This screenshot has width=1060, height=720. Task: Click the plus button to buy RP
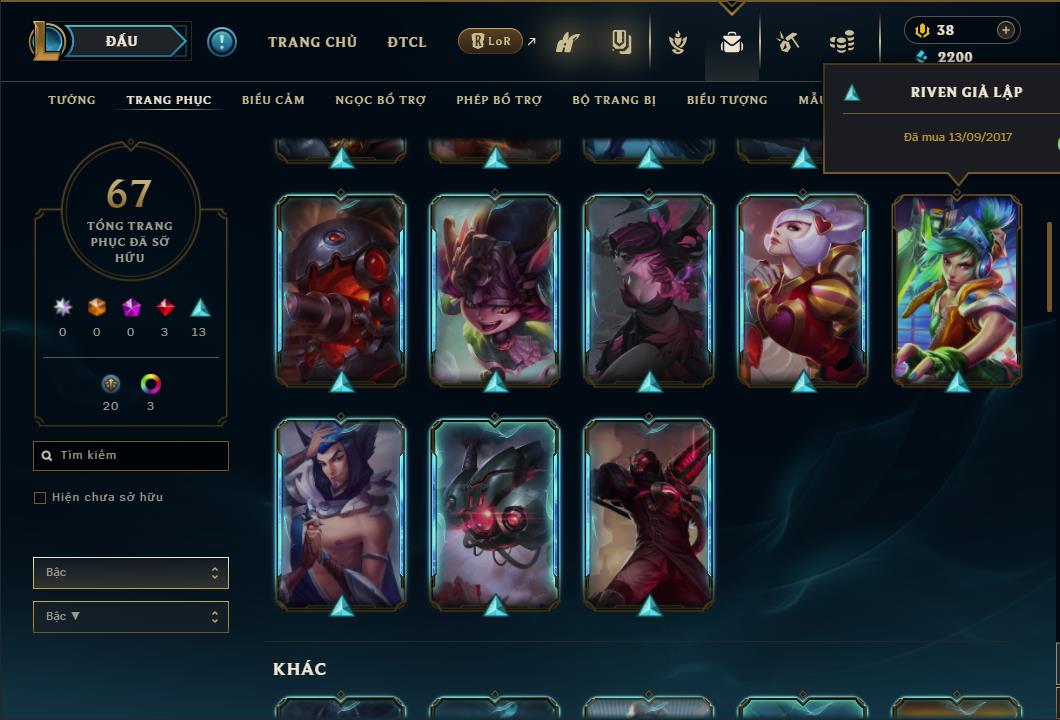(x=1006, y=30)
